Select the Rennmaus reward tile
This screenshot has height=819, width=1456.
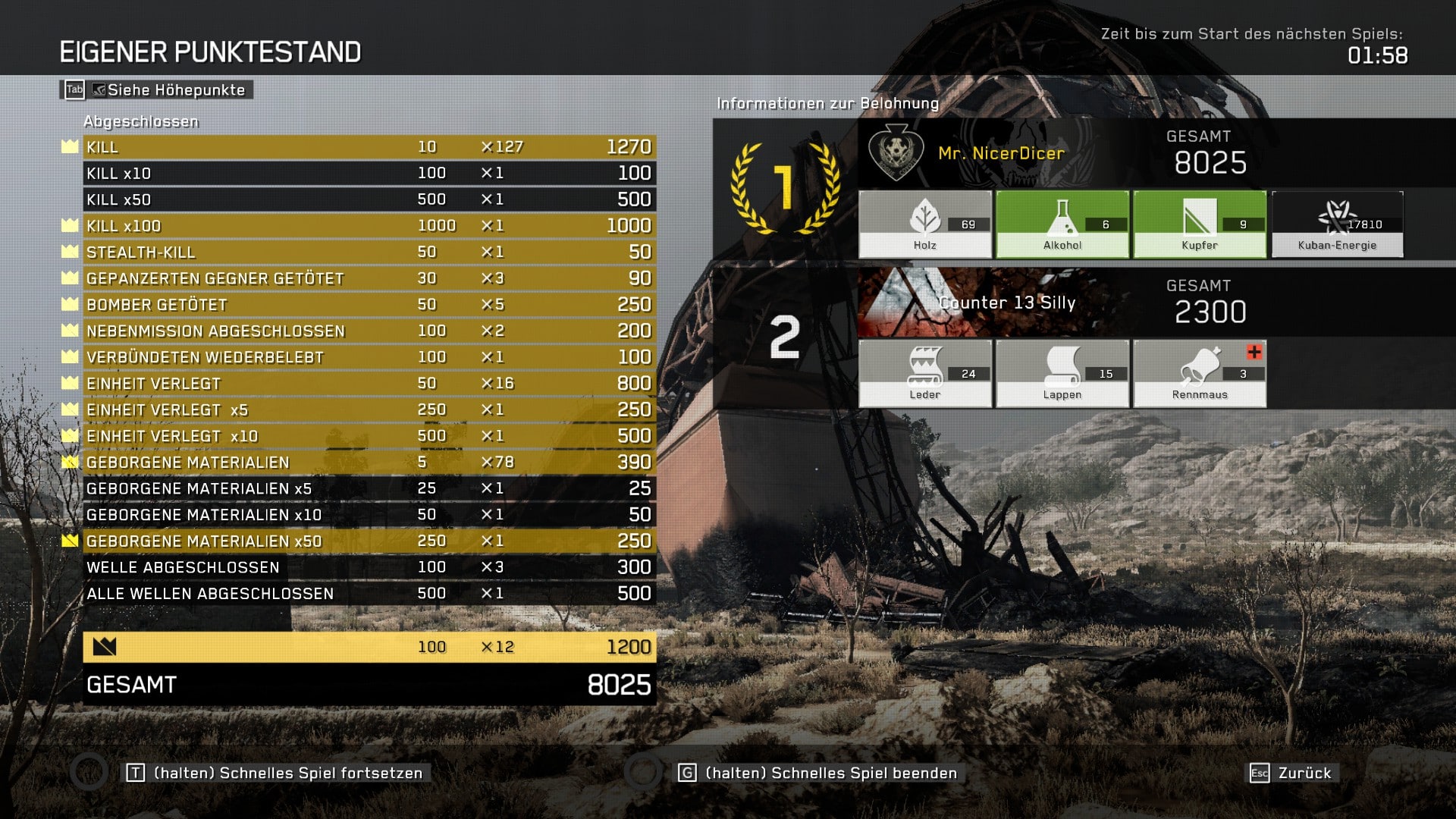point(1200,374)
